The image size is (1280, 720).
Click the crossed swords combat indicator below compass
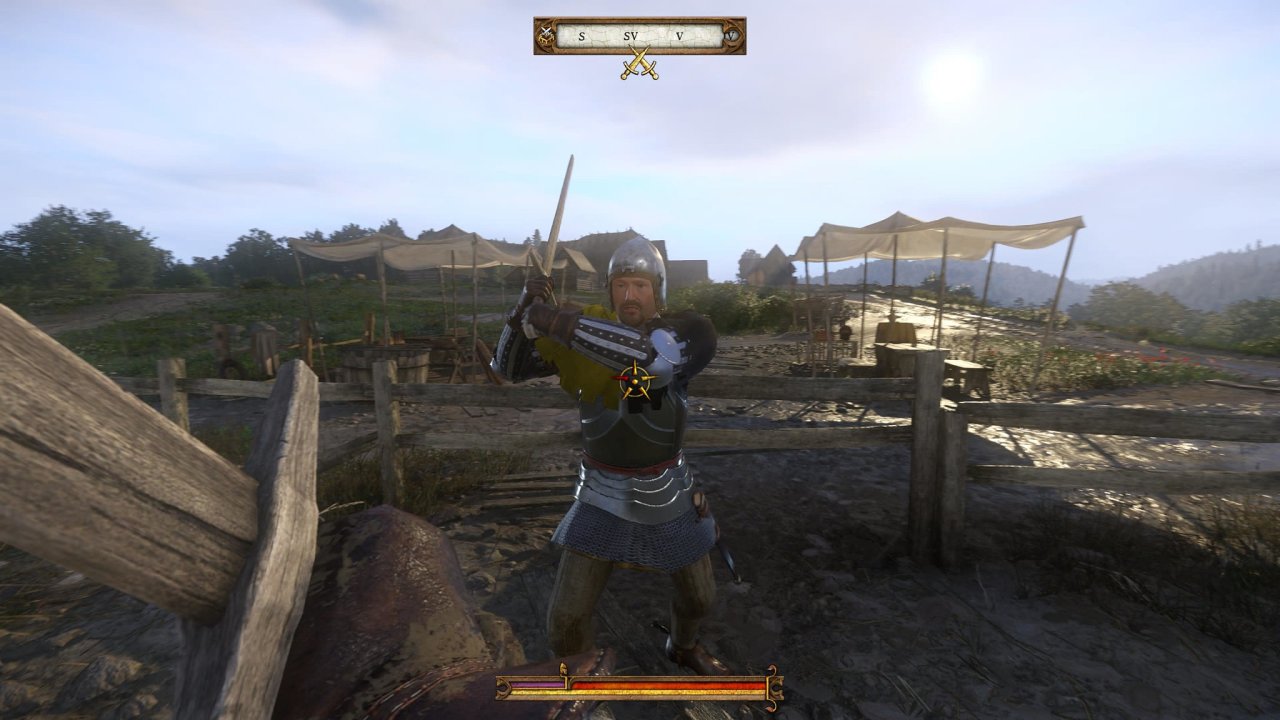point(638,65)
